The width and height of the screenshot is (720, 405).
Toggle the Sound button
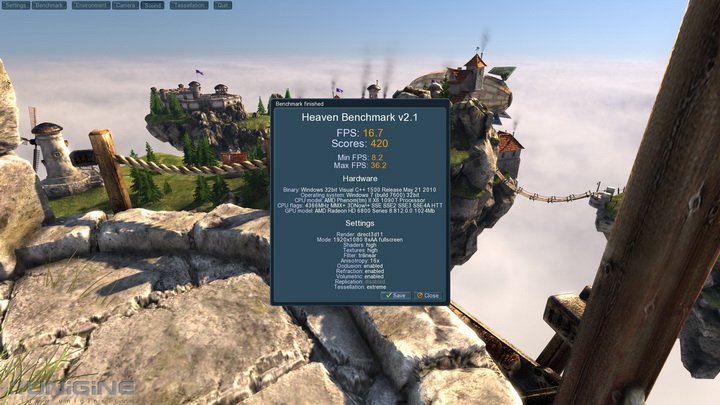[153, 5]
